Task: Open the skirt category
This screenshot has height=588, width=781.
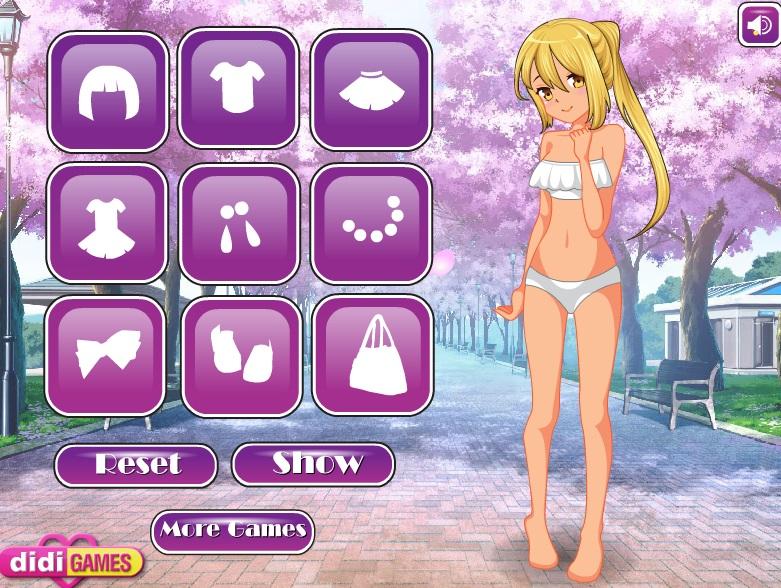Action: coord(370,90)
